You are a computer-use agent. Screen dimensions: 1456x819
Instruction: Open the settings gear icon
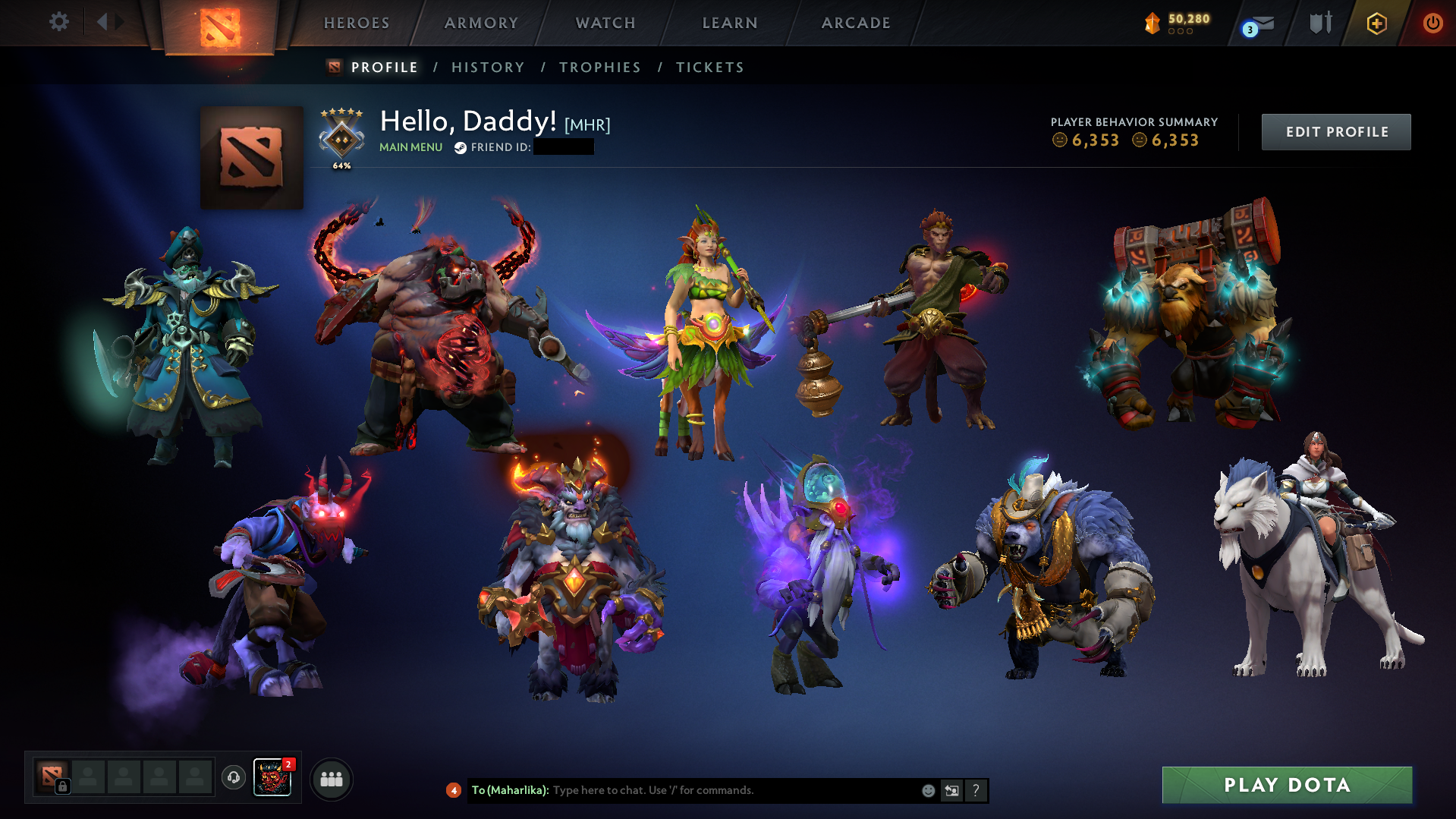(59, 23)
